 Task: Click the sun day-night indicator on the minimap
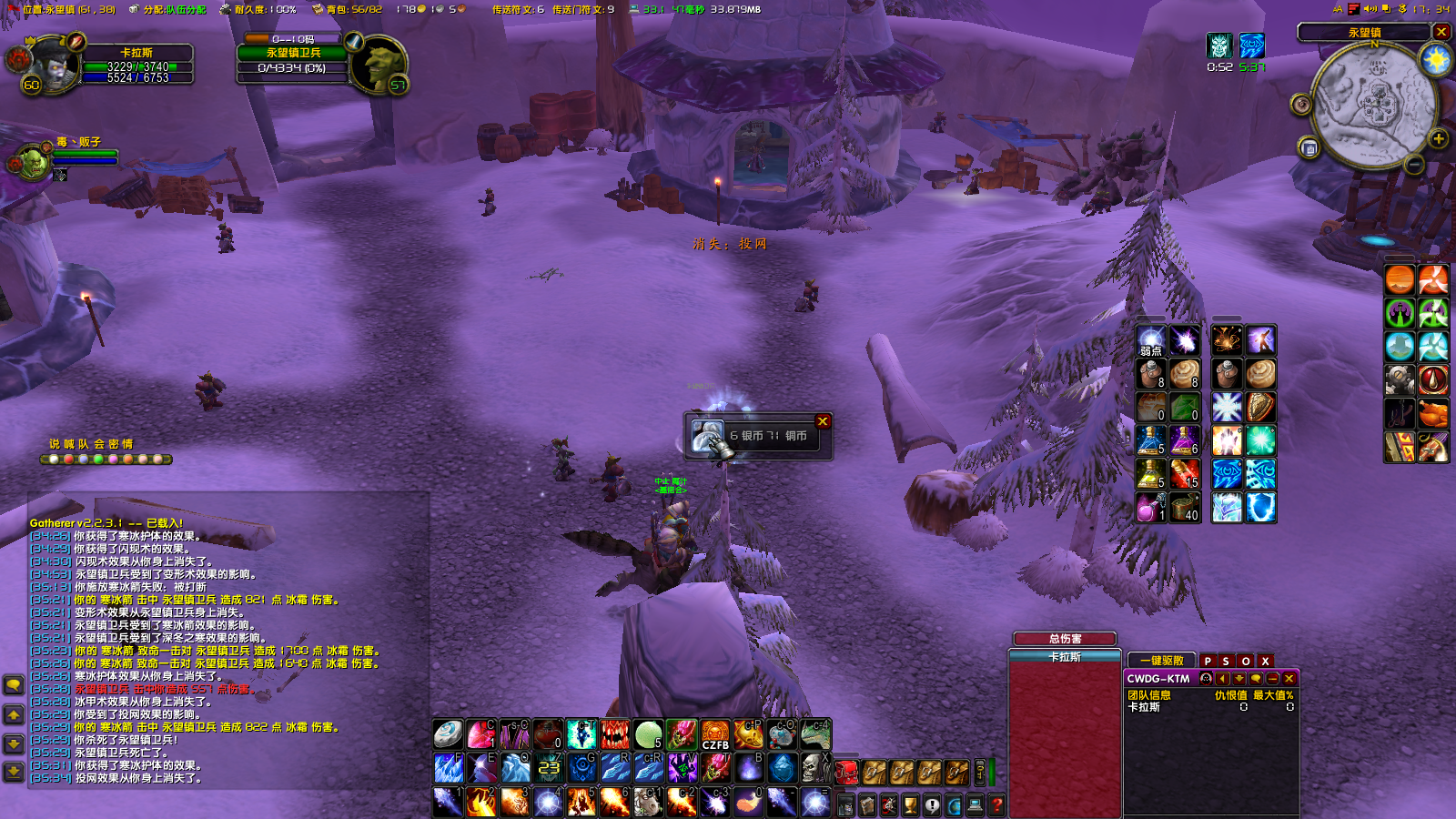(x=1436, y=60)
